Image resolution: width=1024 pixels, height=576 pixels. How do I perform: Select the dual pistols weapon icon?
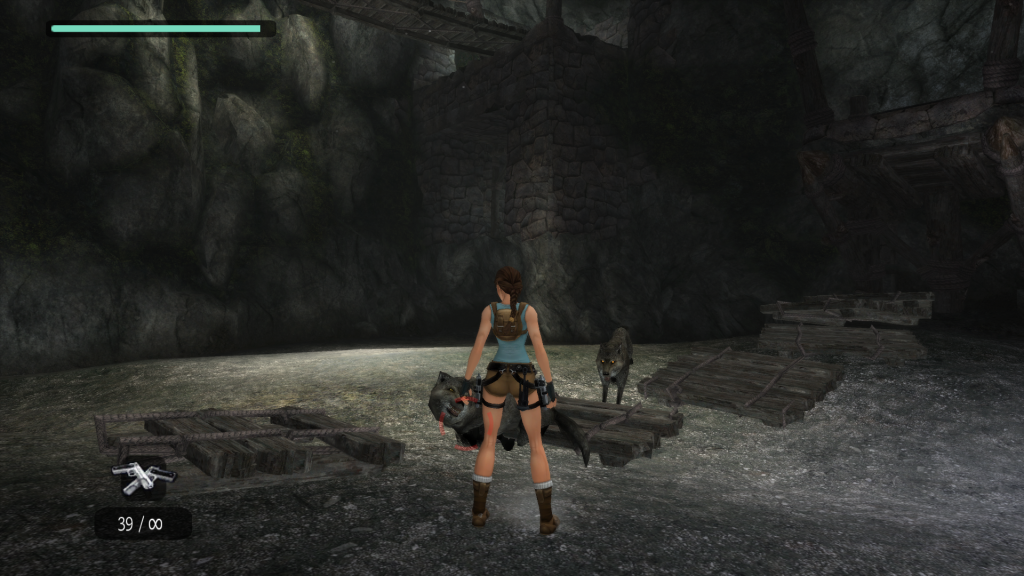[x=143, y=476]
